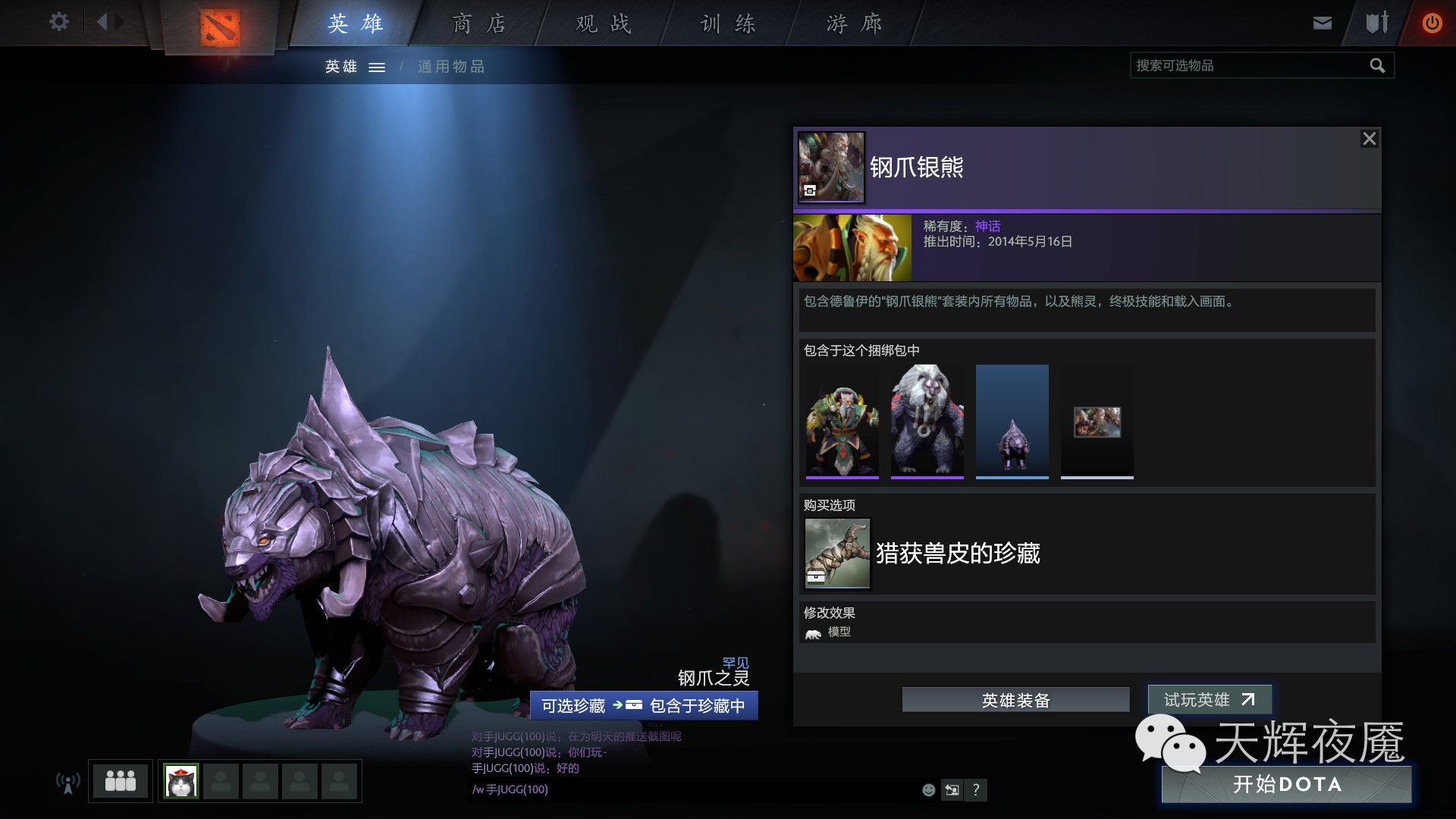
Task: Click the search magnifier icon
Action: (1376, 65)
